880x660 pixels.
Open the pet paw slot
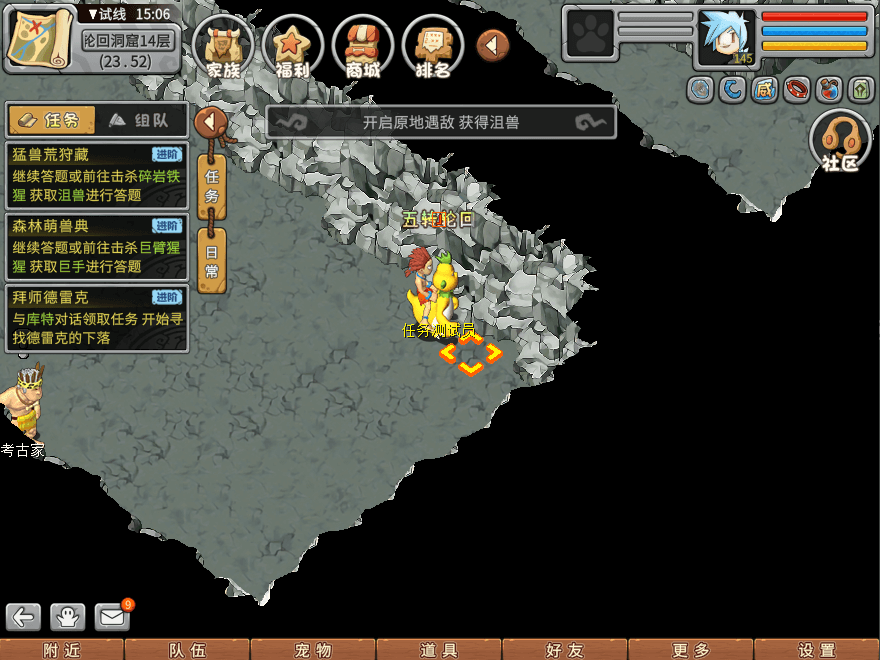coord(589,34)
